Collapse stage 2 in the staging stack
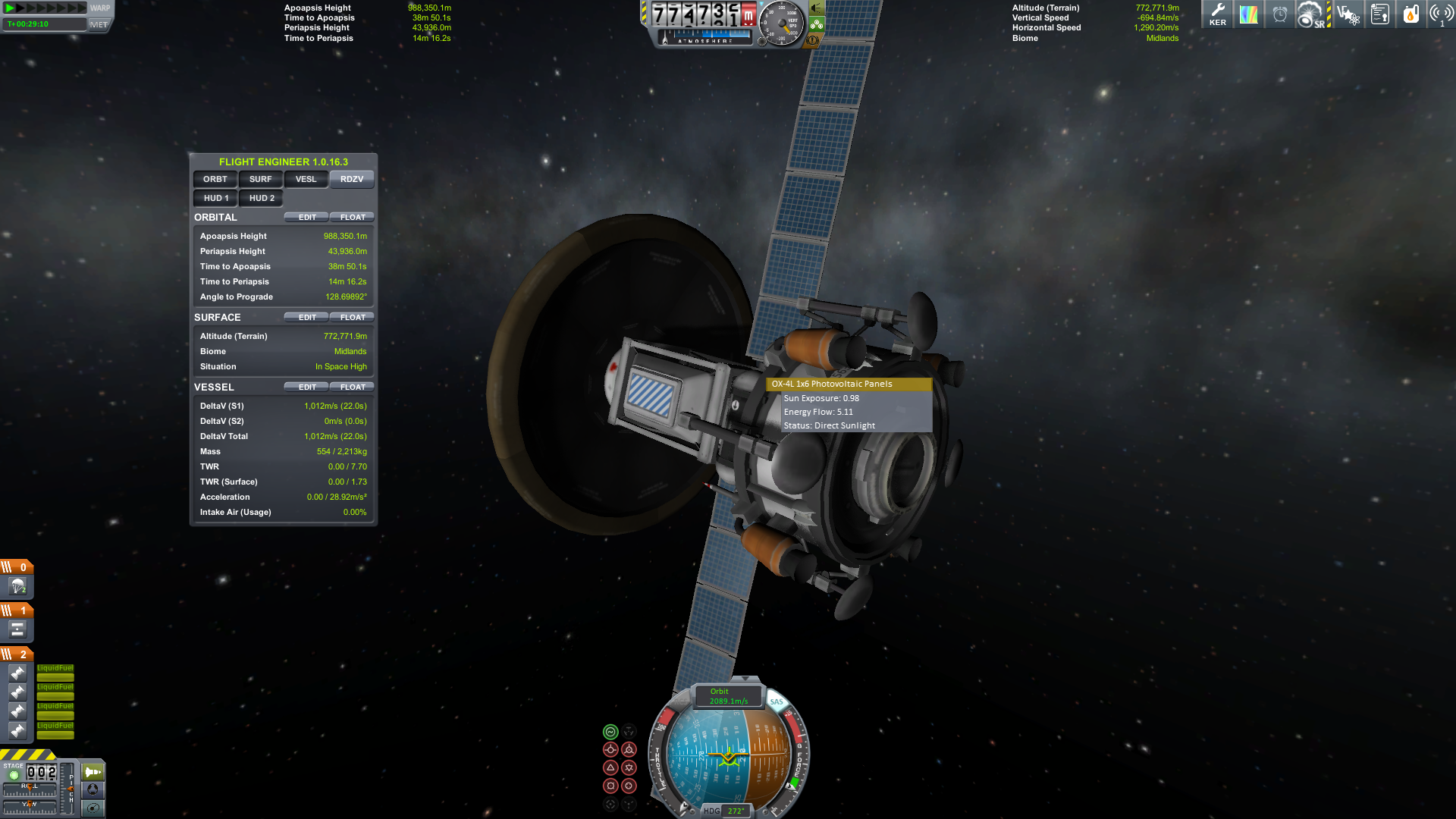This screenshot has height=819, width=1456. [17, 654]
